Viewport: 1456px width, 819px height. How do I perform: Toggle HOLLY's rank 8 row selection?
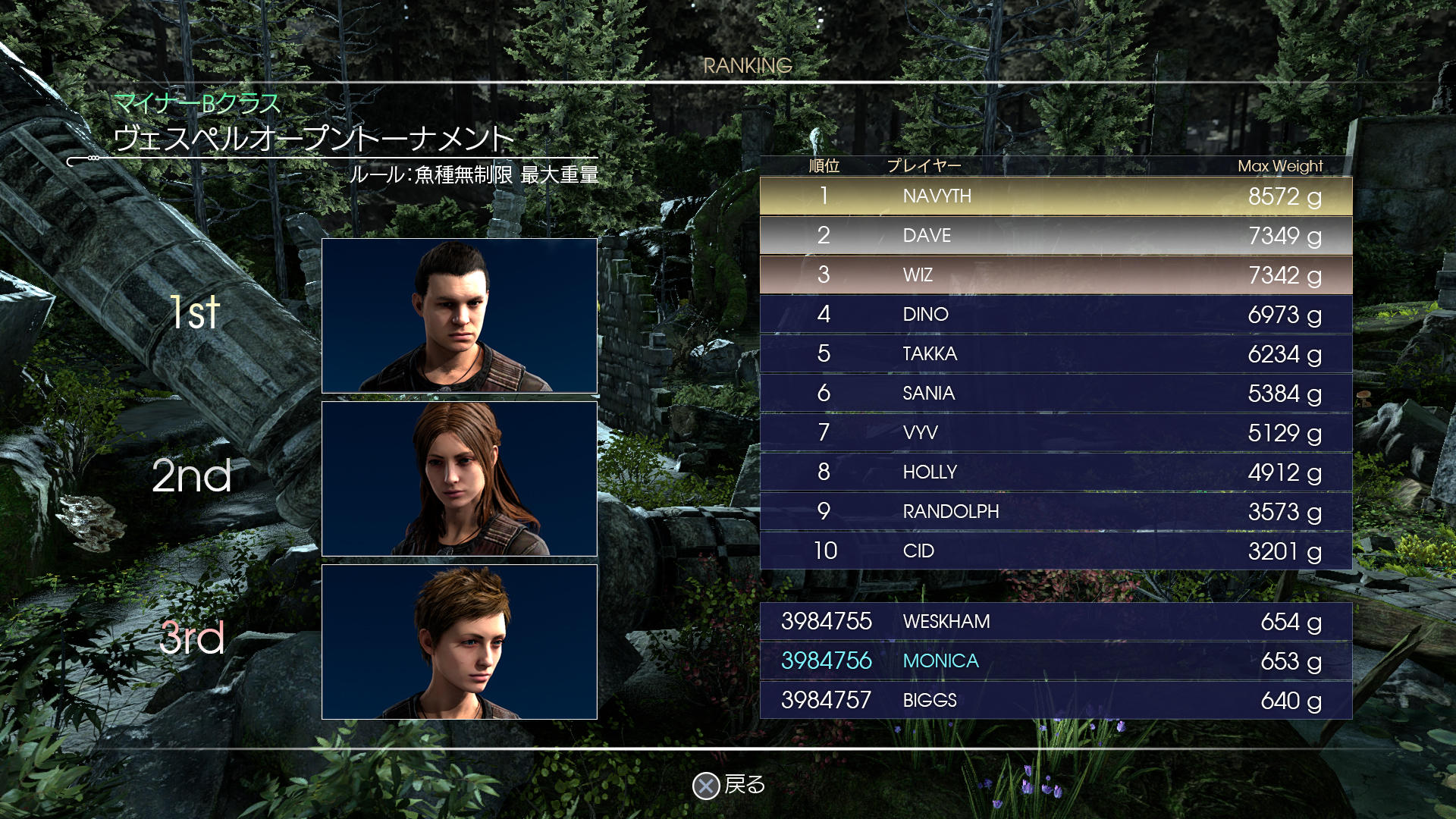click(x=1054, y=472)
